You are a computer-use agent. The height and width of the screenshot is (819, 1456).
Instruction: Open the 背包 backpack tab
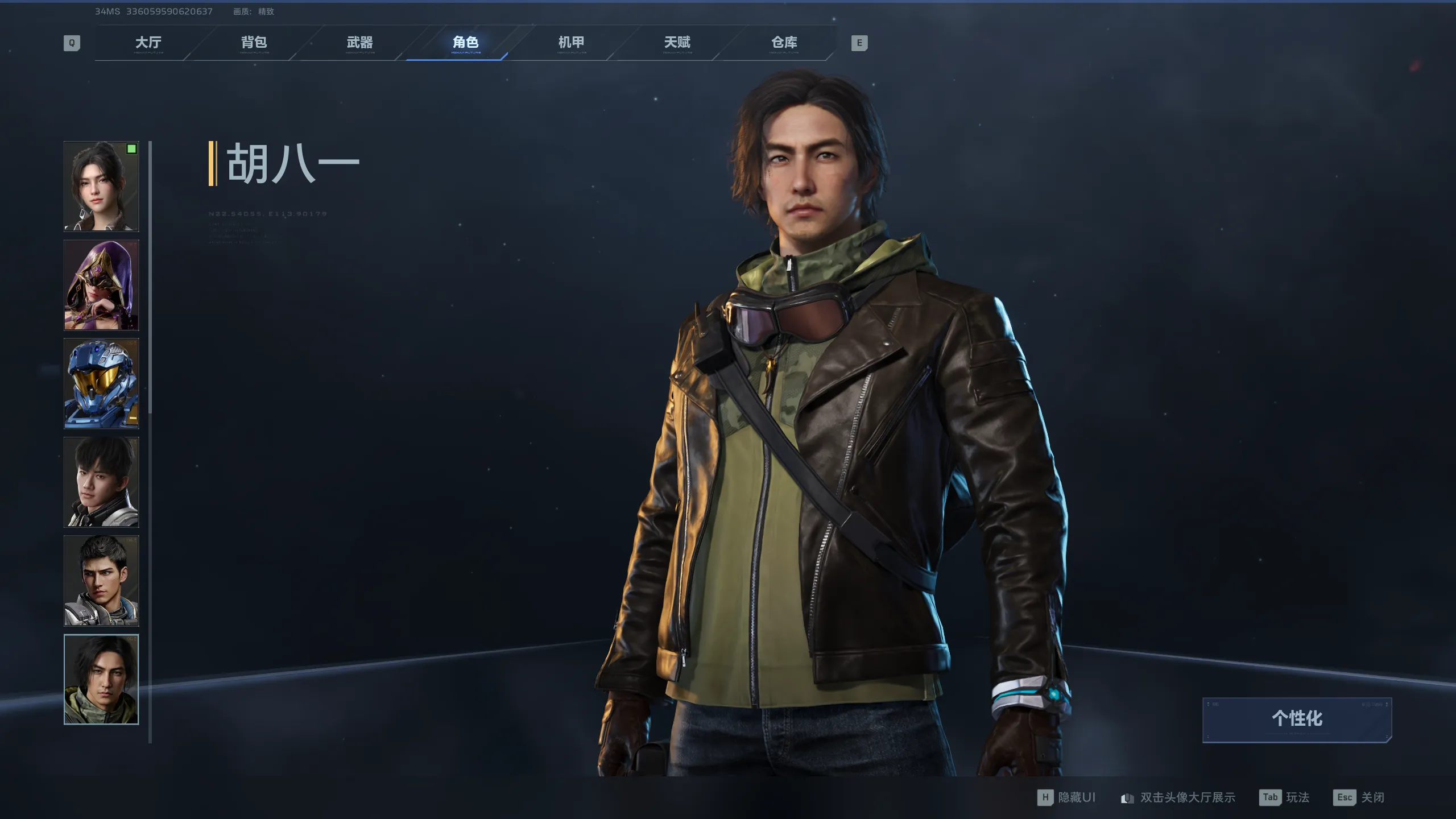[254, 43]
